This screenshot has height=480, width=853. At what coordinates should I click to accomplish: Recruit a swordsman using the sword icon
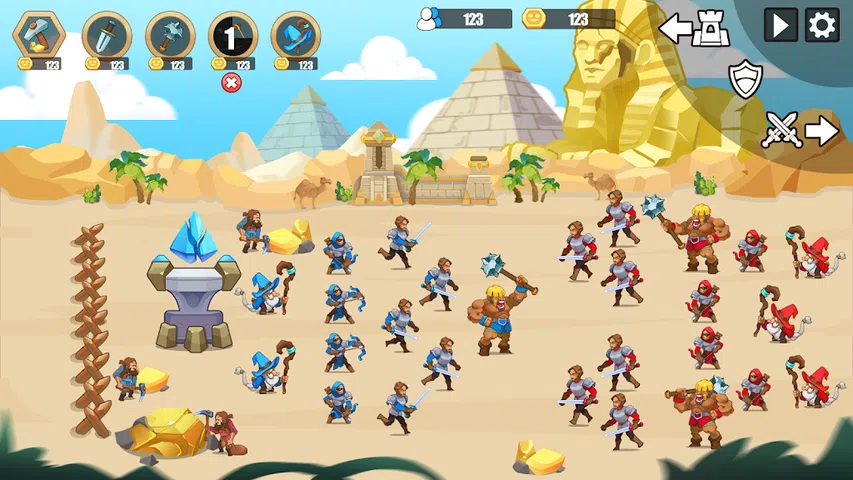point(106,37)
